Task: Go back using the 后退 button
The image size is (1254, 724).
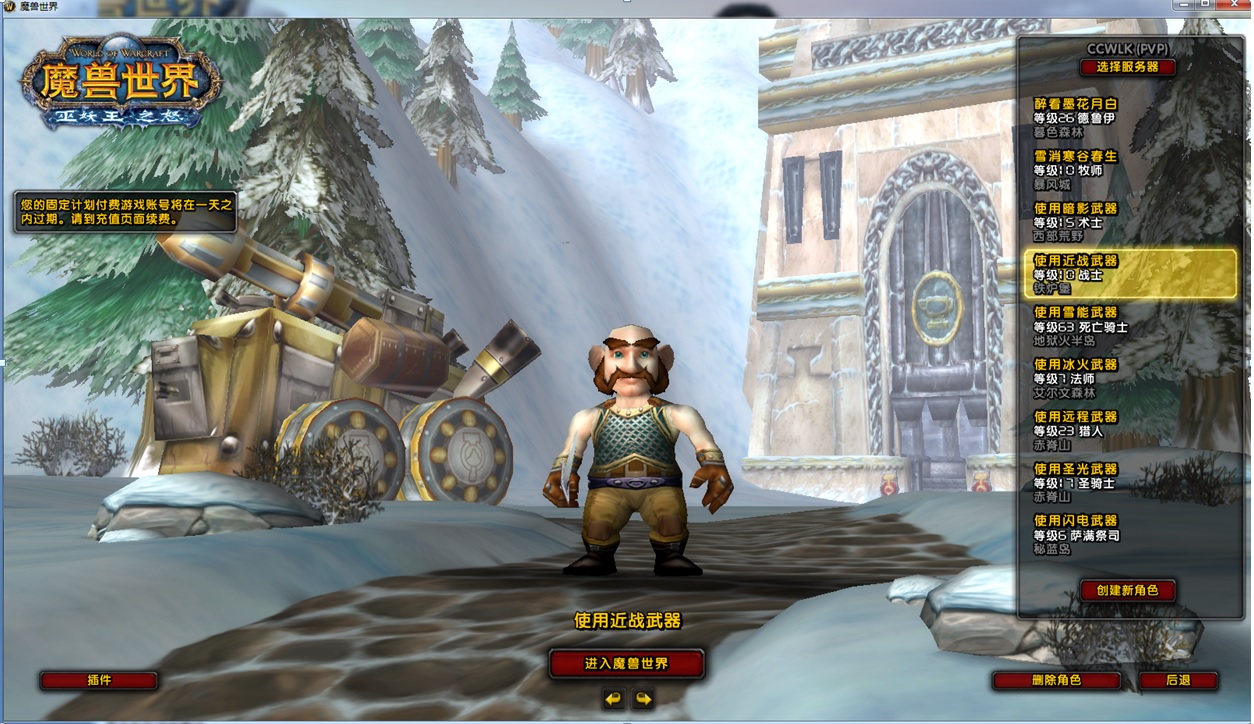Action: [1178, 680]
